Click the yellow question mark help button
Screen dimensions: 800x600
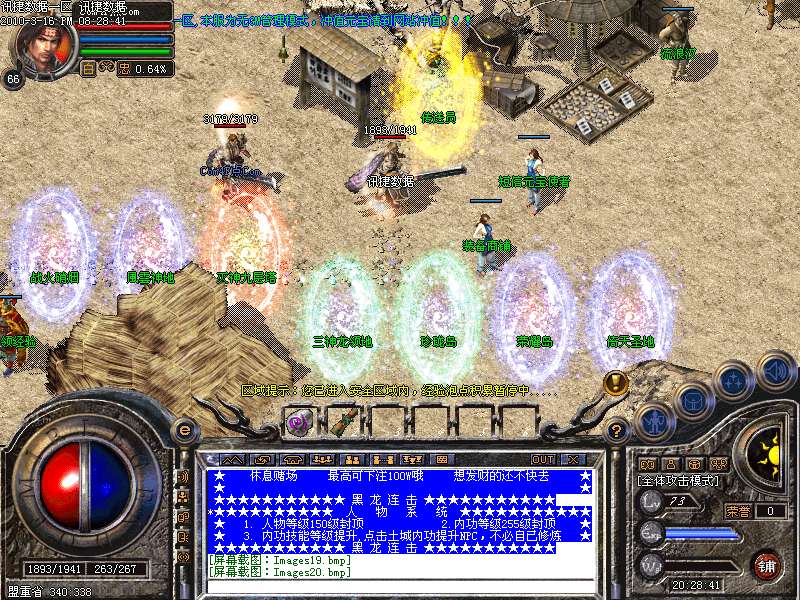(x=618, y=432)
